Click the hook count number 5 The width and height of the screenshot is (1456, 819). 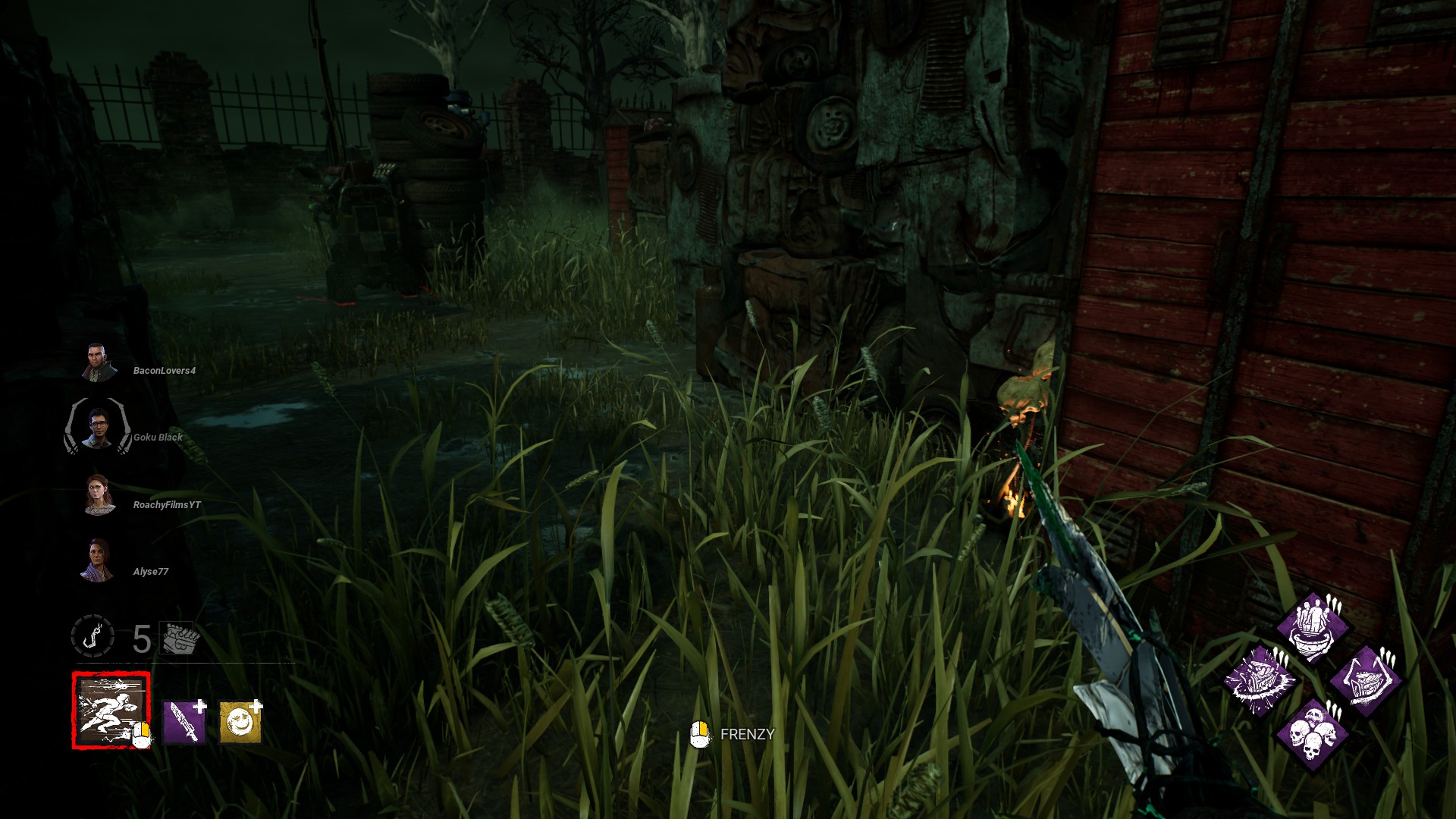point(142,639)
